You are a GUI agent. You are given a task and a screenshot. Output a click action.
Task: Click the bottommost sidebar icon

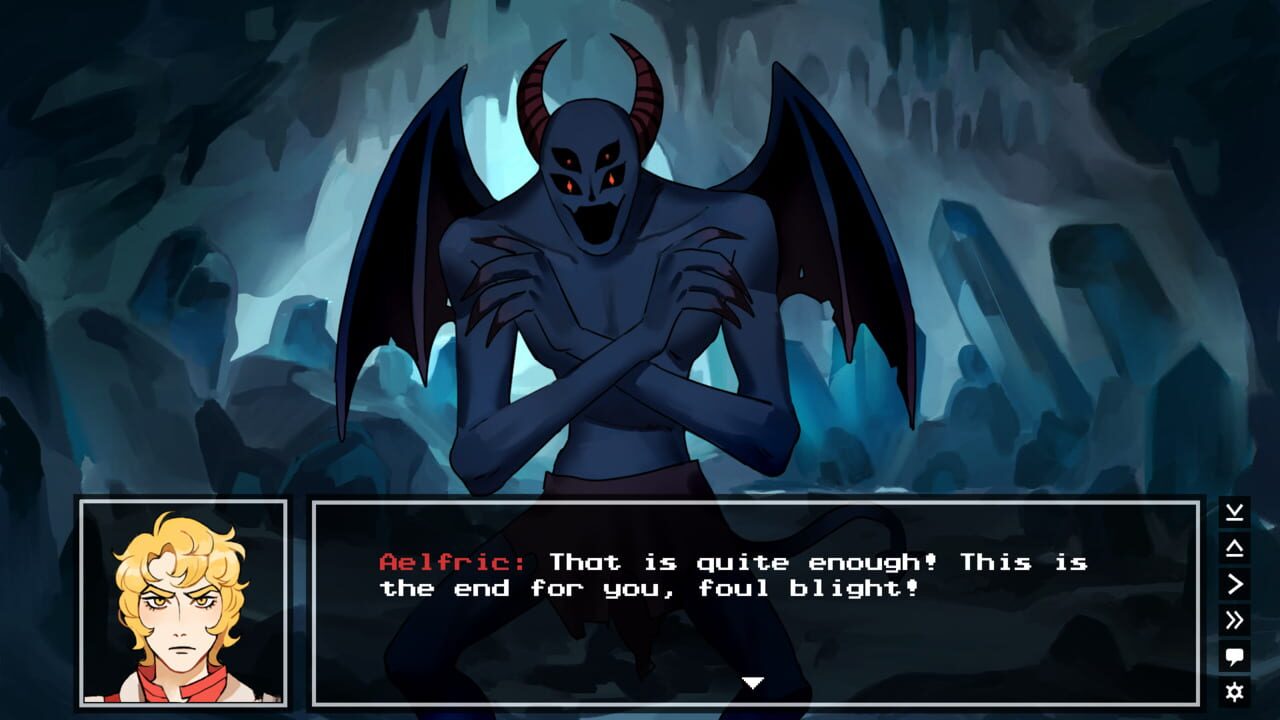1232,689
